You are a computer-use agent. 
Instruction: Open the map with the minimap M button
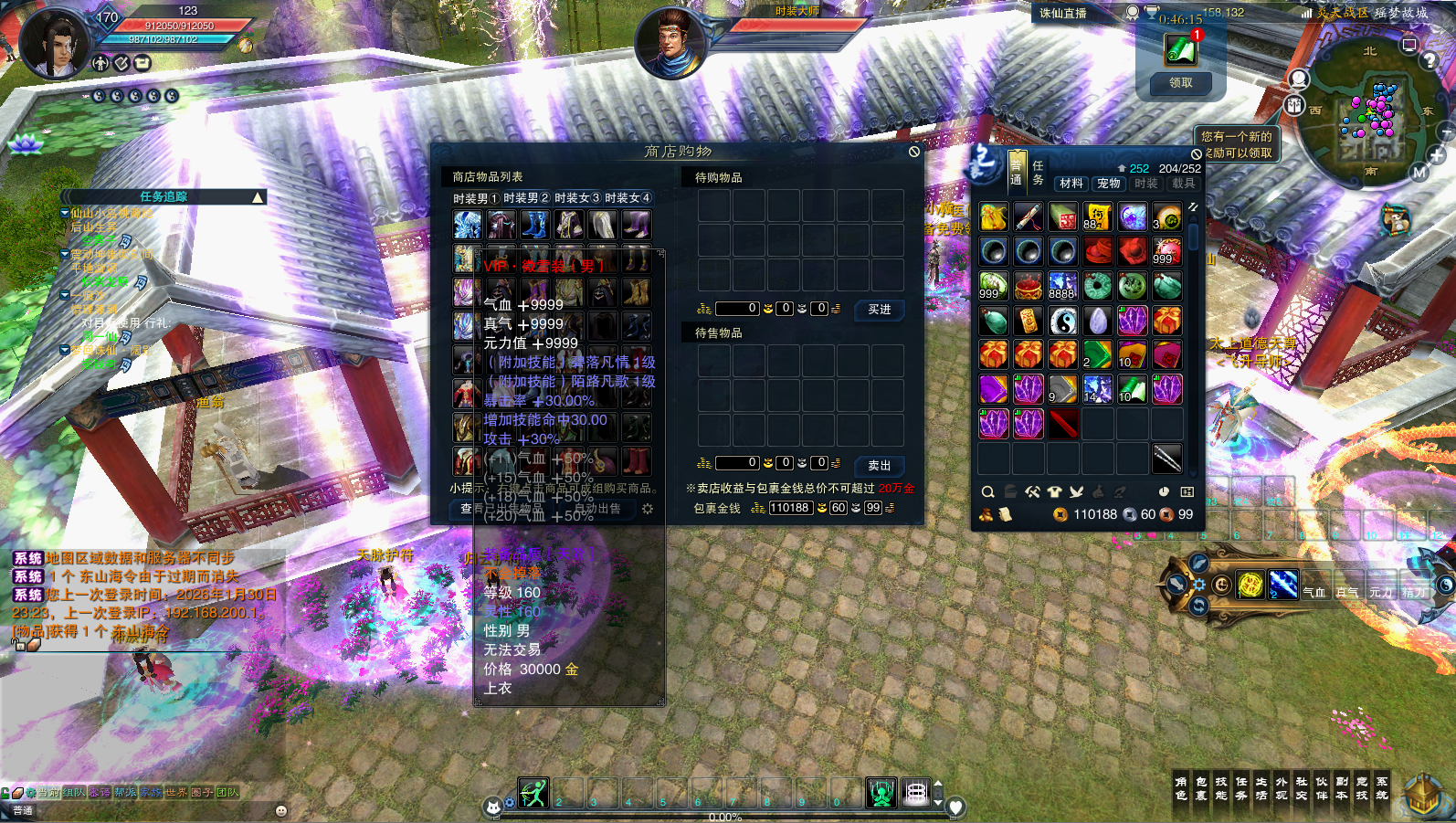pyautogui.click(x=1419, y=173)
